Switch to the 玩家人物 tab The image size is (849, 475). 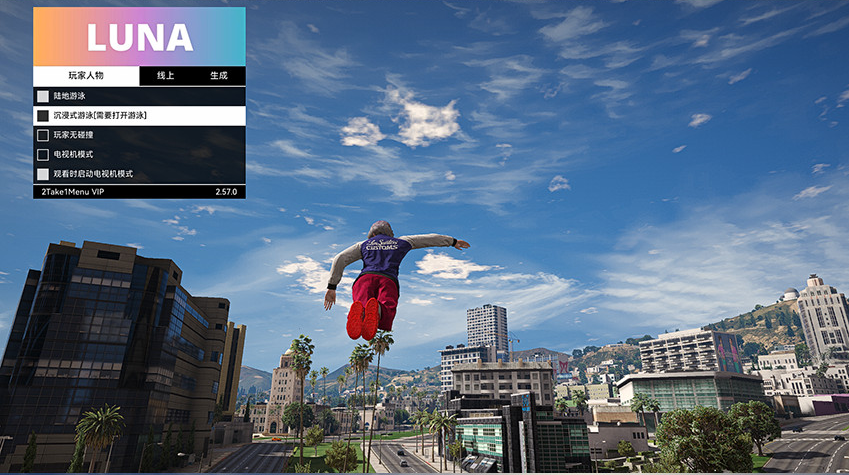click(85, 76)
